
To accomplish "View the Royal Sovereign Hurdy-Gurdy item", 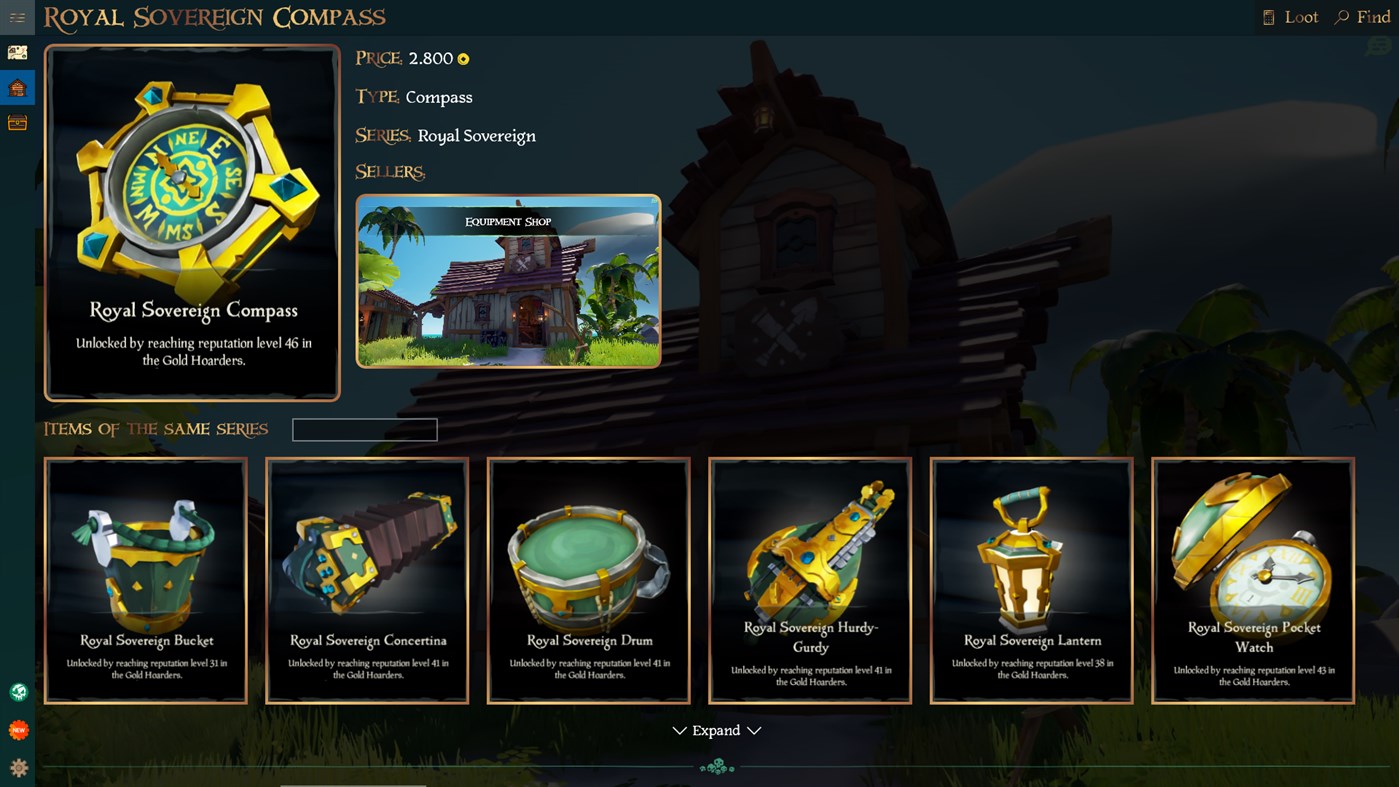I will (809, 580).
